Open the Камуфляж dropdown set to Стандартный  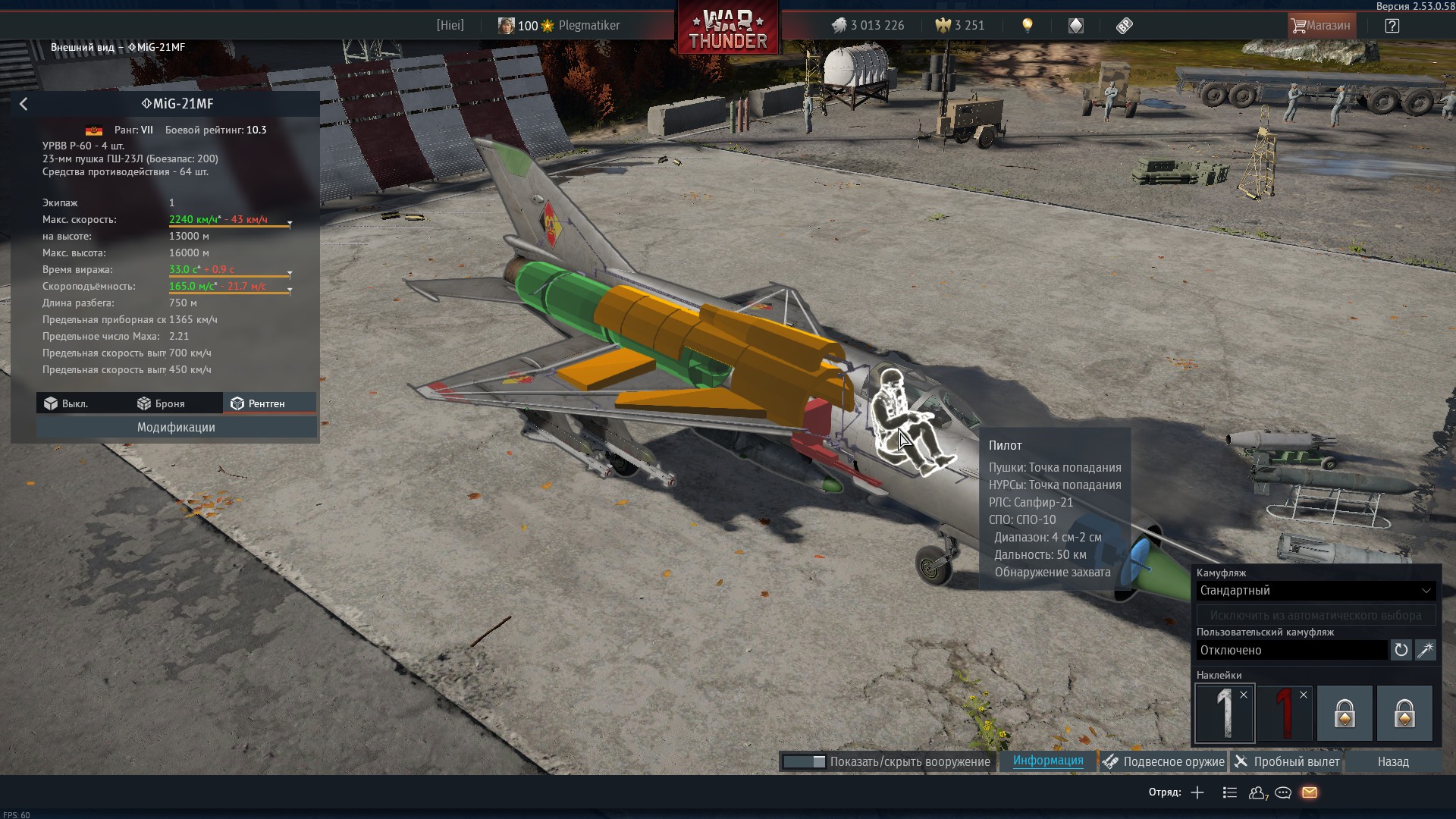click(1316, 591)
